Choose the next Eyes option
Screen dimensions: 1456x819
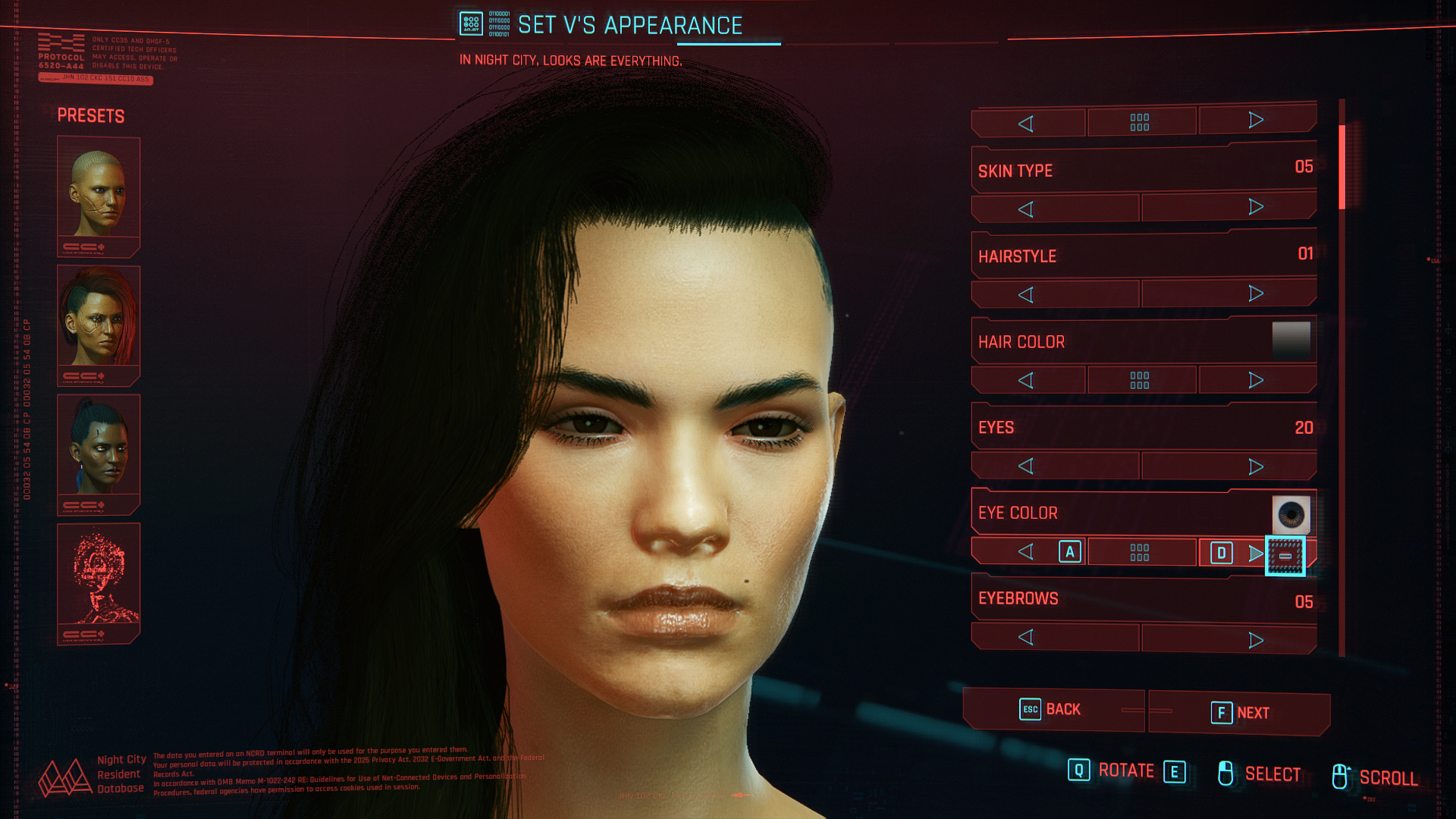tap(1256, 466)
